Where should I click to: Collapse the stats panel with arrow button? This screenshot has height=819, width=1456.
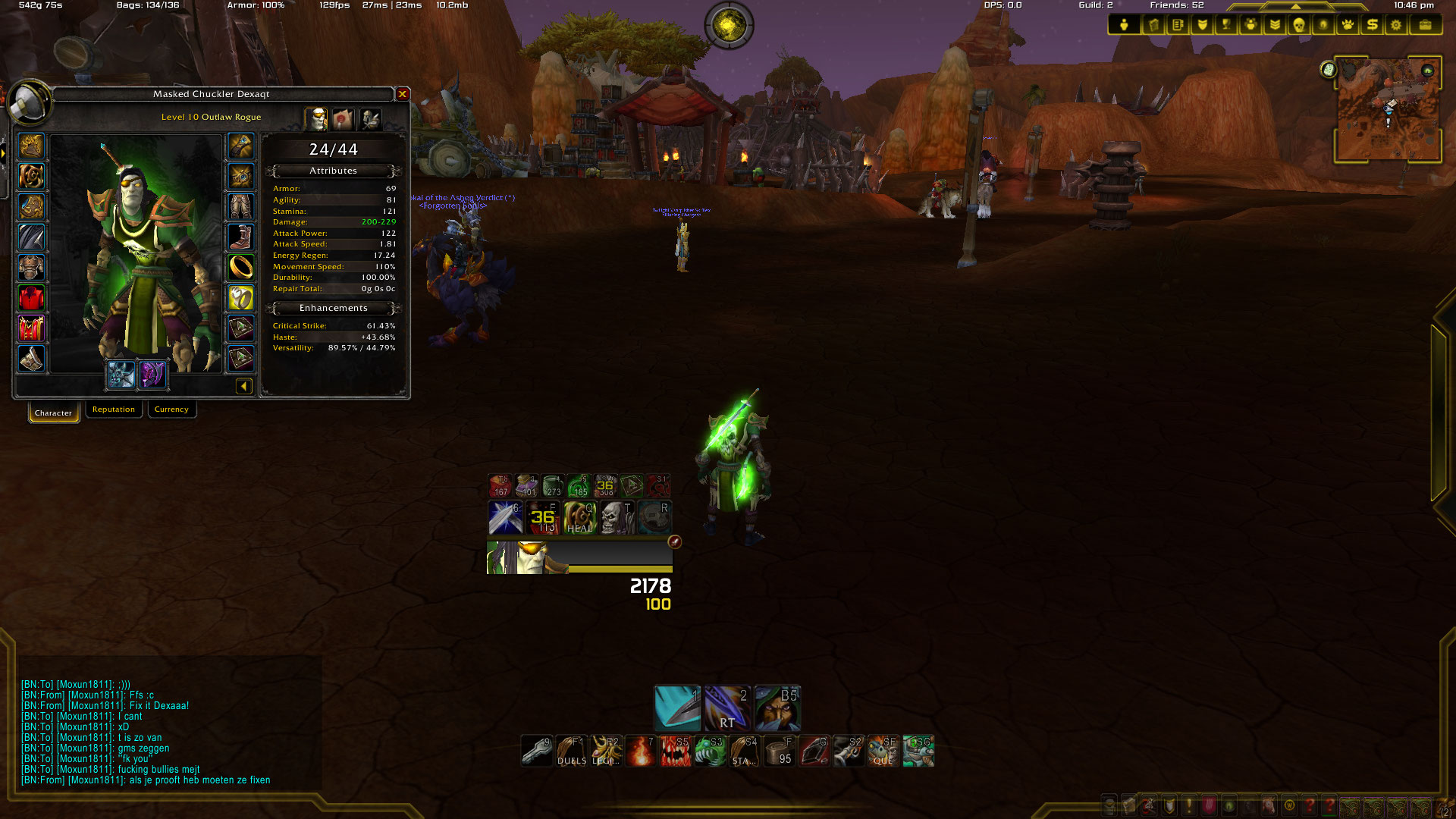coord(243,387)
